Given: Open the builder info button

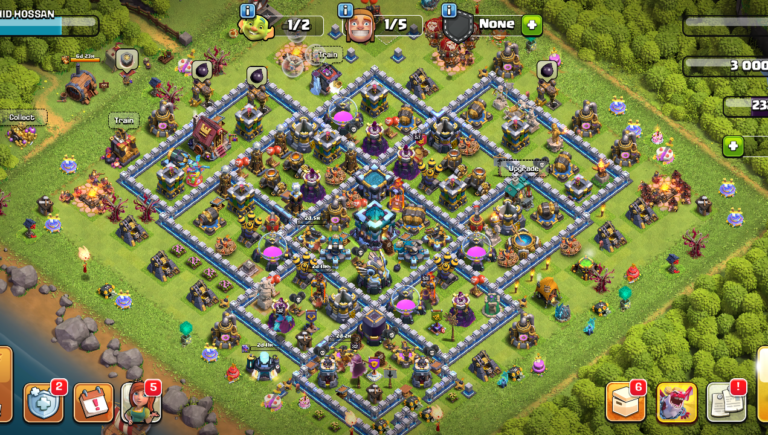Looking at the screenshot, I should pyautogui.click(x=346, y=11).
